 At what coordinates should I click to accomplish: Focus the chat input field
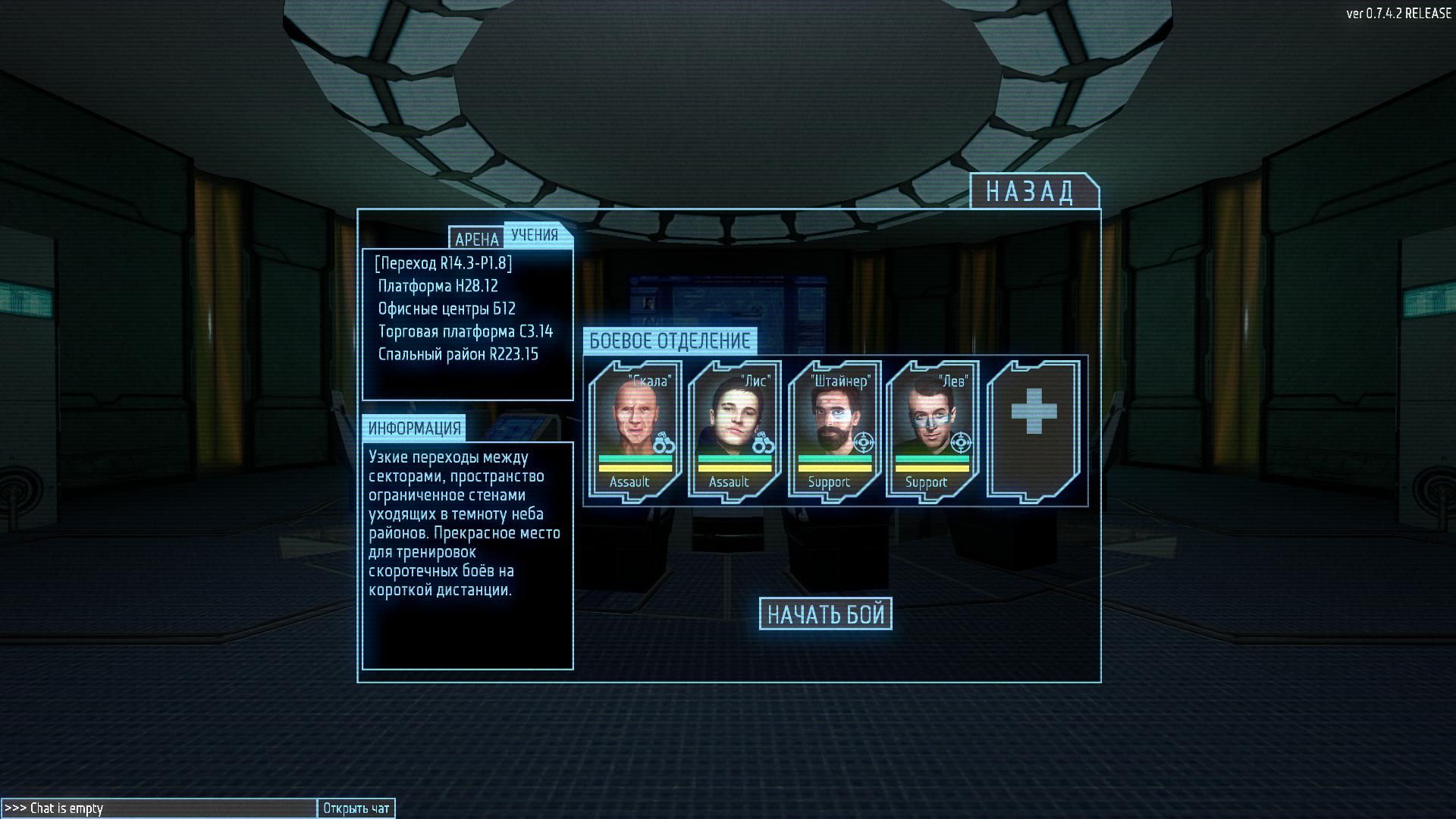point(159,808)
